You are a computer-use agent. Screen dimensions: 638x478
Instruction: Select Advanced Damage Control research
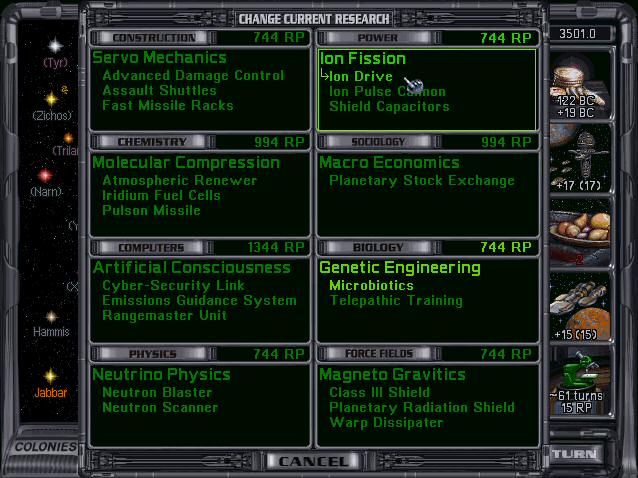click(193, 76)
